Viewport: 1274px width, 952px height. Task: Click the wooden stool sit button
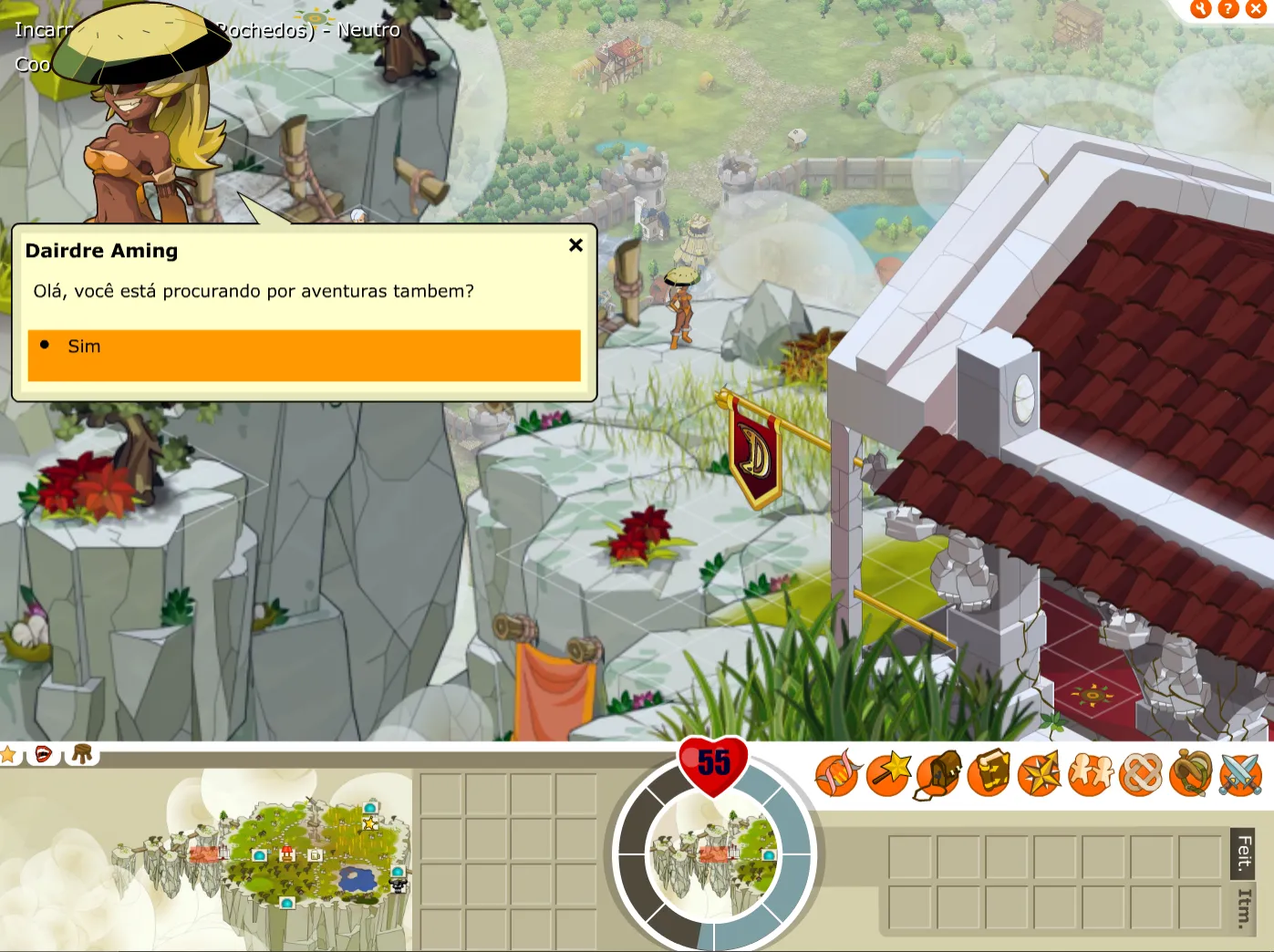(82, 754)
